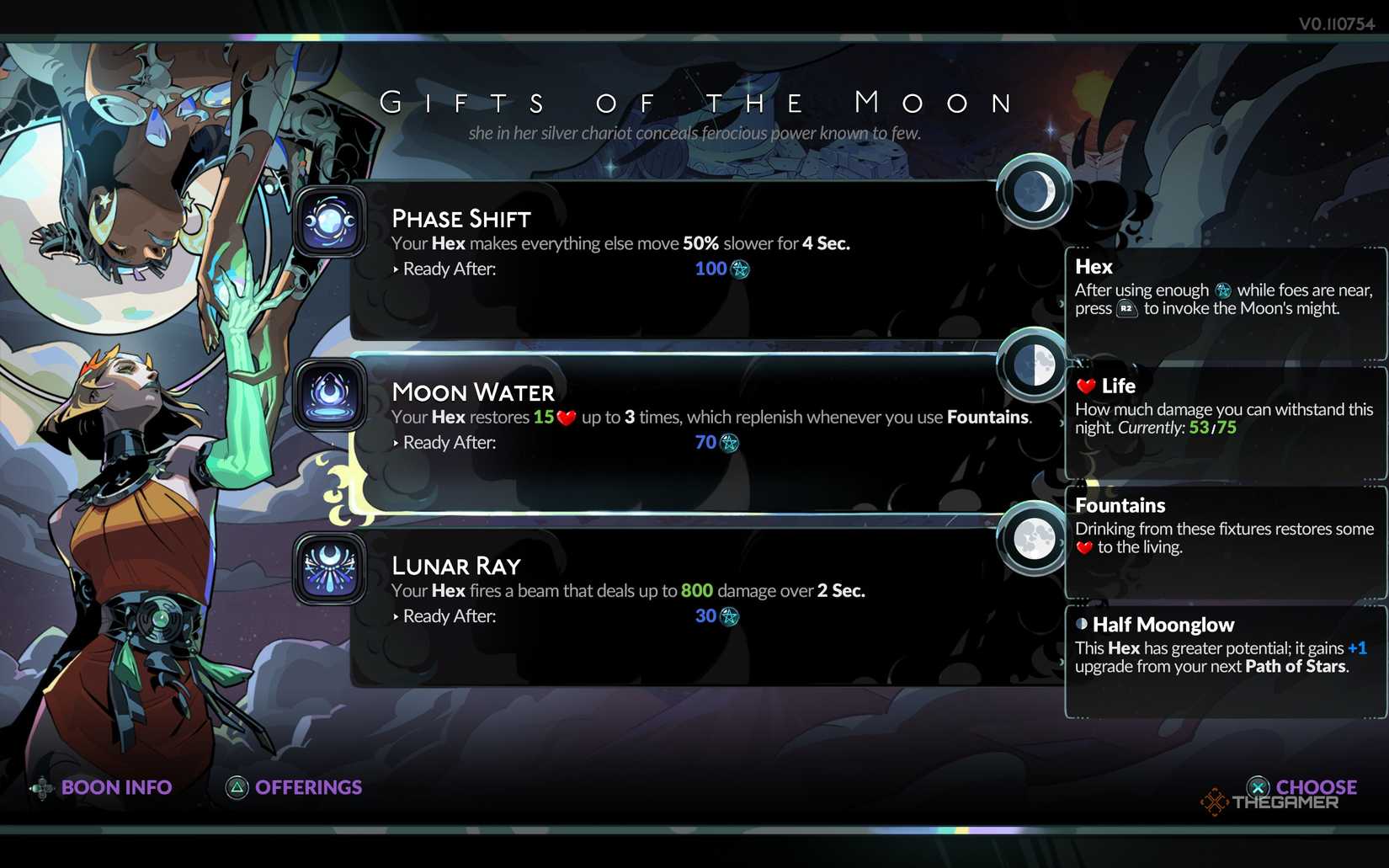Open Boon Info

pos(116,787)
